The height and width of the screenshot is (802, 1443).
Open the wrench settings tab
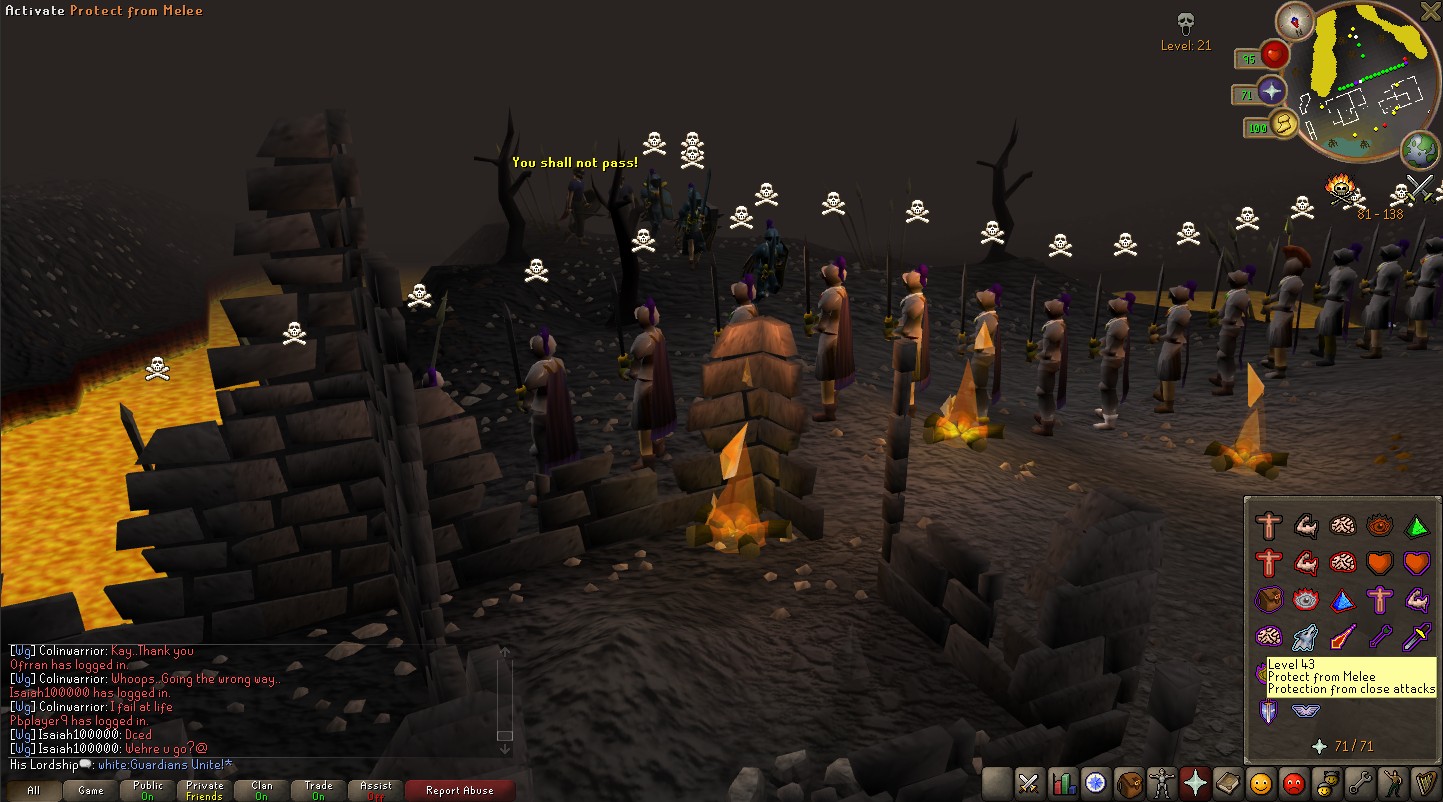pos(1359,782)
